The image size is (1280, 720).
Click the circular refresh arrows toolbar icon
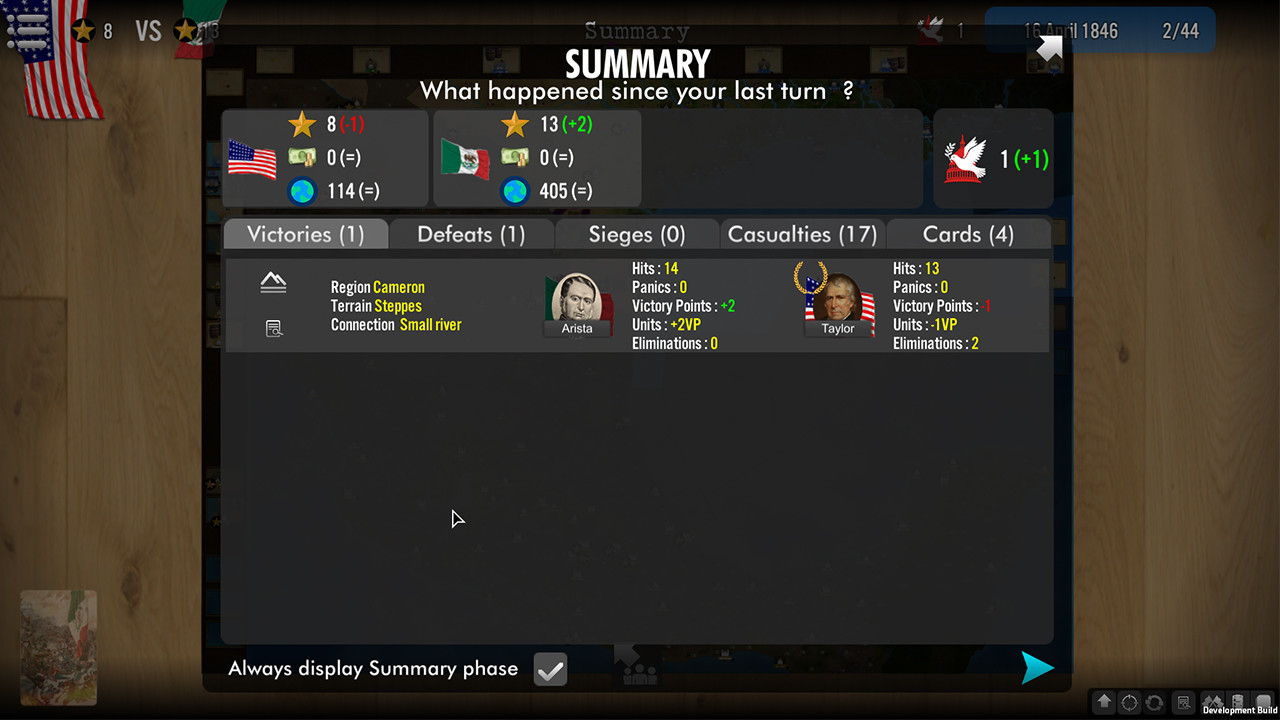tap(1155, 702)
